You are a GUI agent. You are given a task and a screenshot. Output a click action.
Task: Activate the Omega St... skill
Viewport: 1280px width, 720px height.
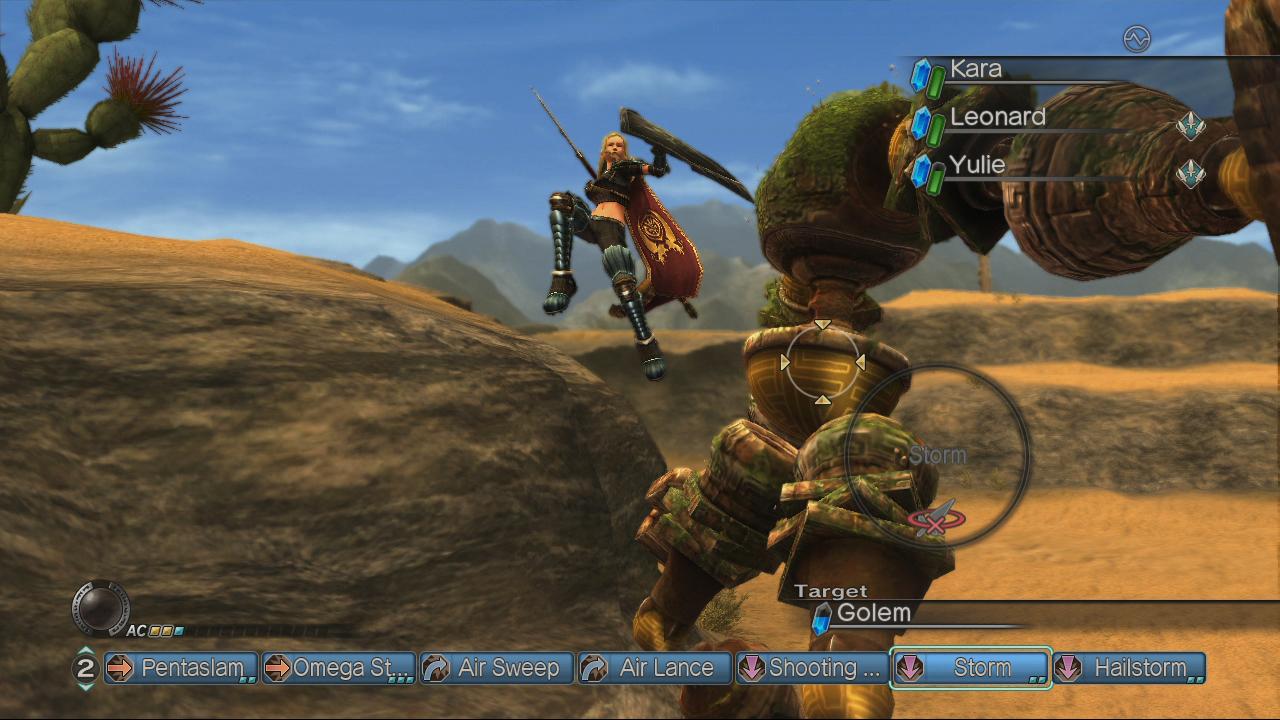pos(339,668)
